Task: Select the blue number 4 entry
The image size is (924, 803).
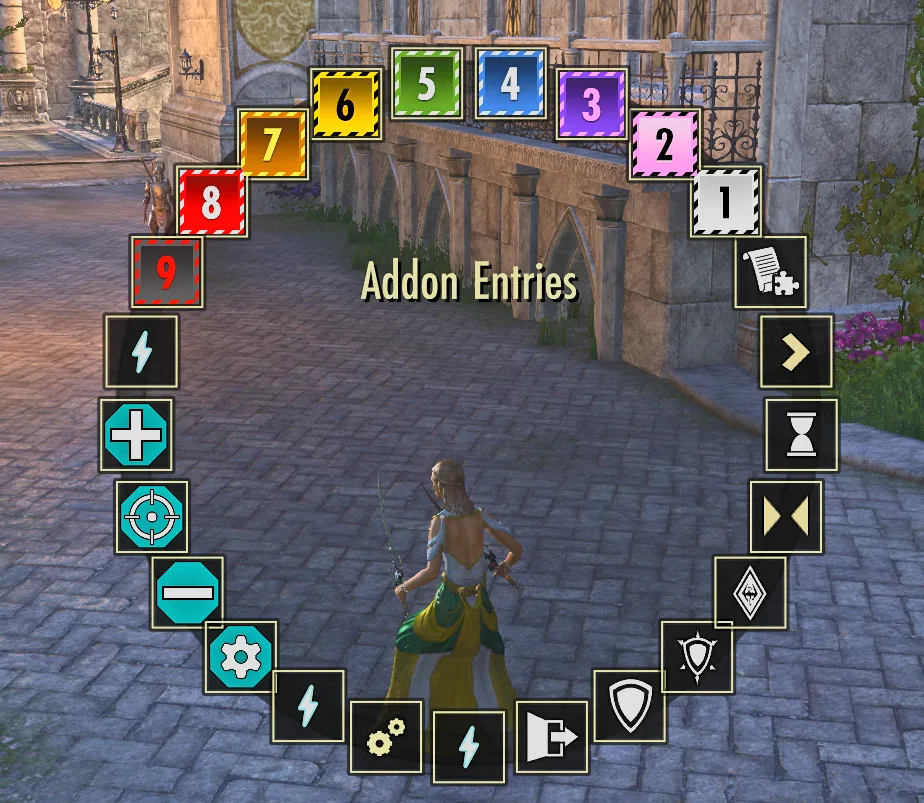Action: pos(511,84)
